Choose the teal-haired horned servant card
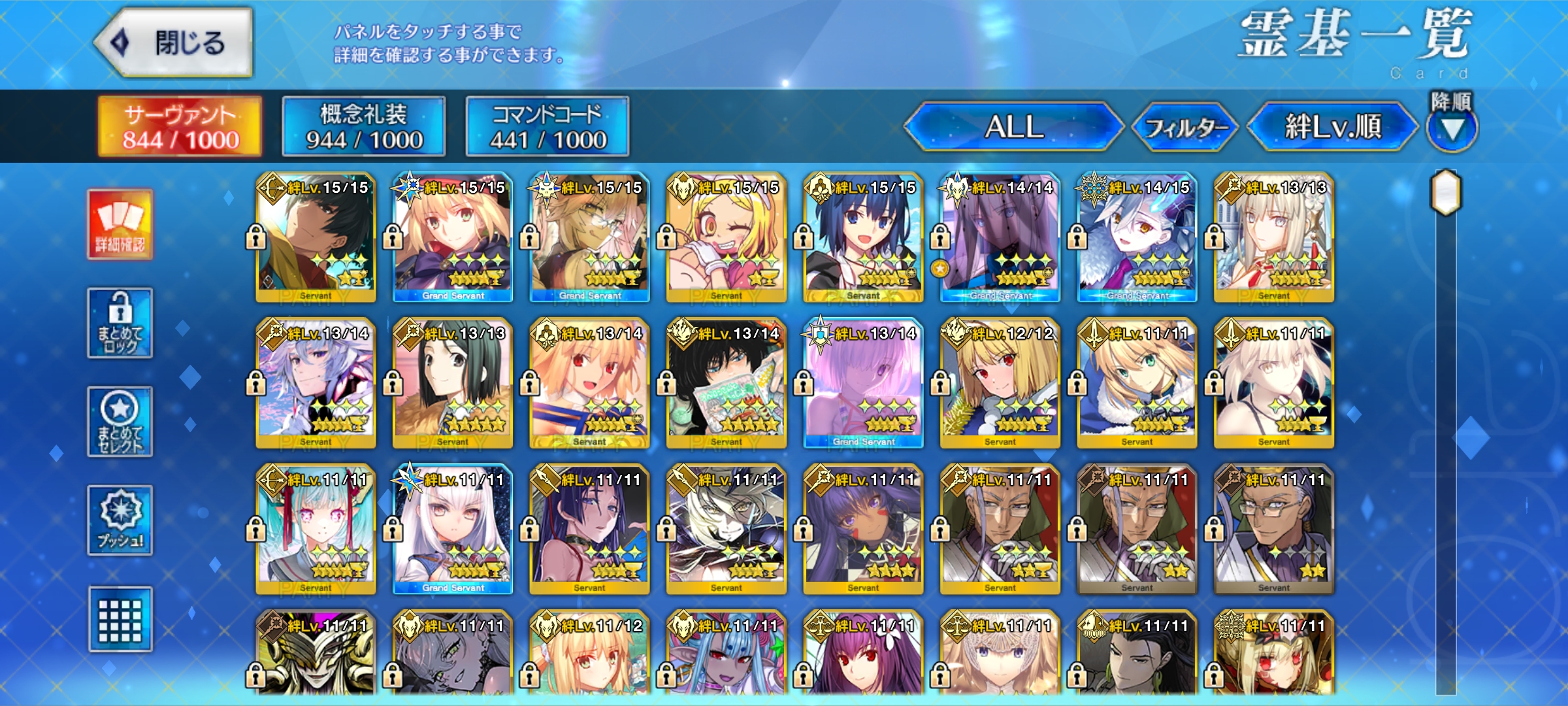Screen dimensions: 1568x706 point(316,530)
